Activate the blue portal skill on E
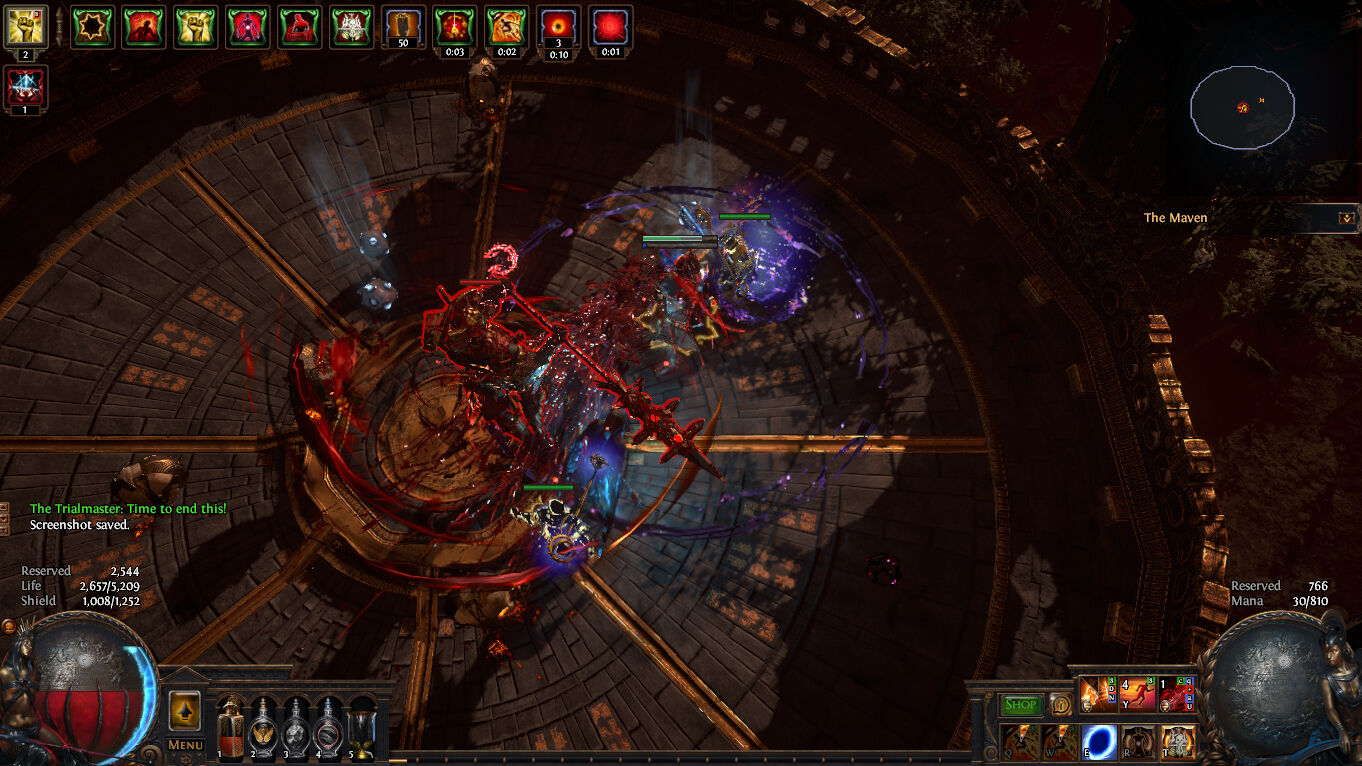Screen dimensions: 1362x766 click(1100, 741)
